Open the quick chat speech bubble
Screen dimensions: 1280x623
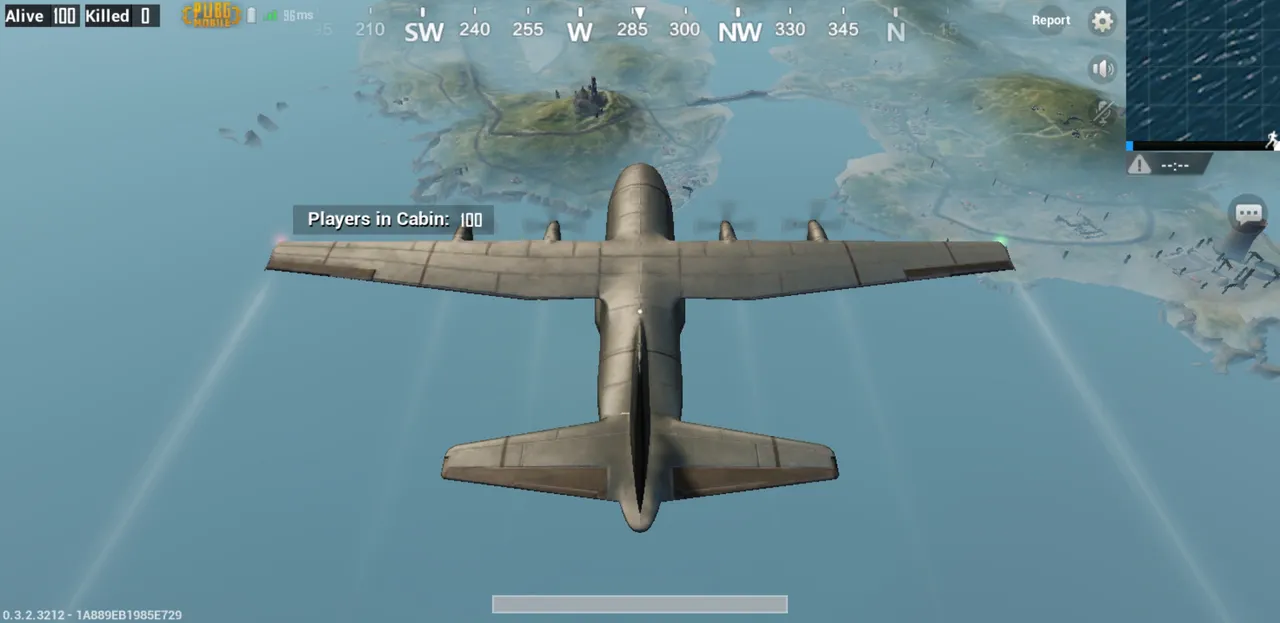1248,213
